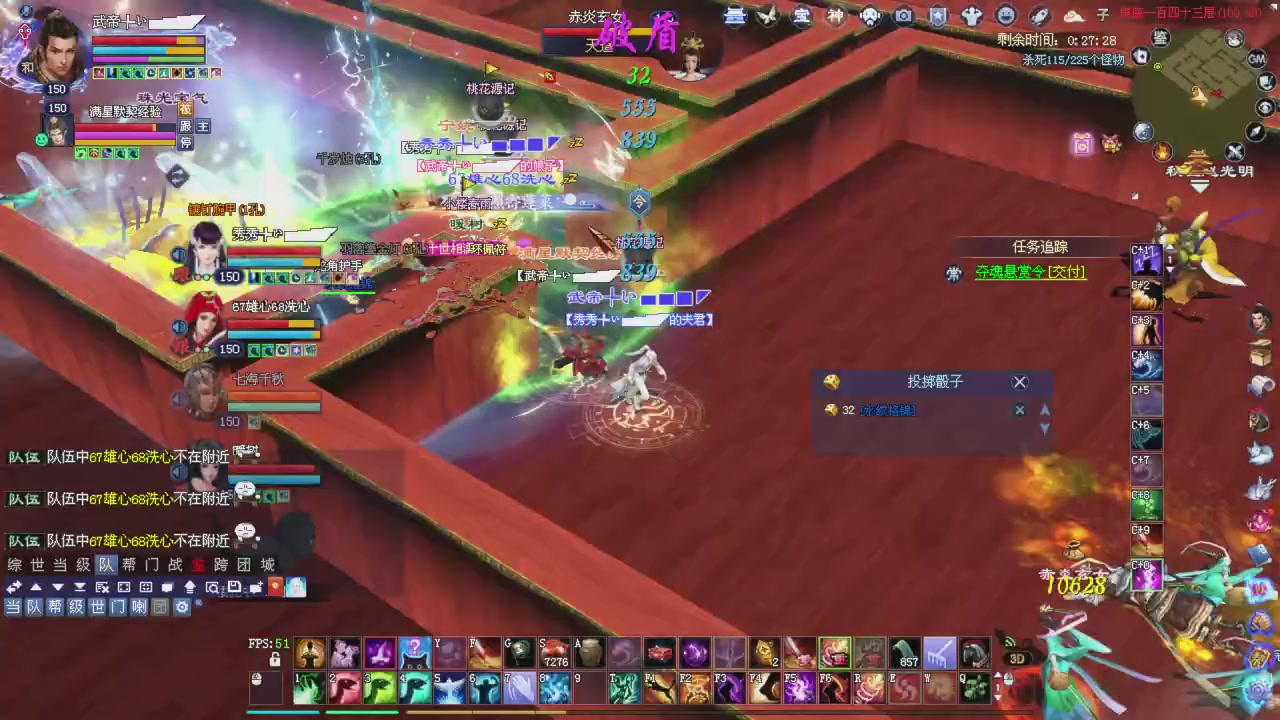Expand the 投掷骰子 dialog via down arrow

pos(1044,428)
